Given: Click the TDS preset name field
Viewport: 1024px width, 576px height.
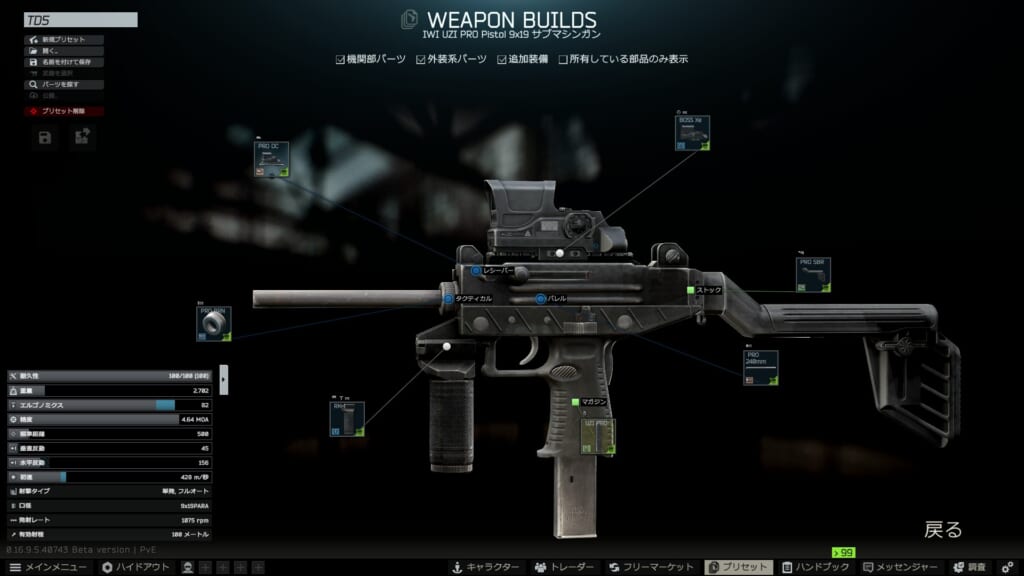Looking at the screenshot, I should point(80,19).
